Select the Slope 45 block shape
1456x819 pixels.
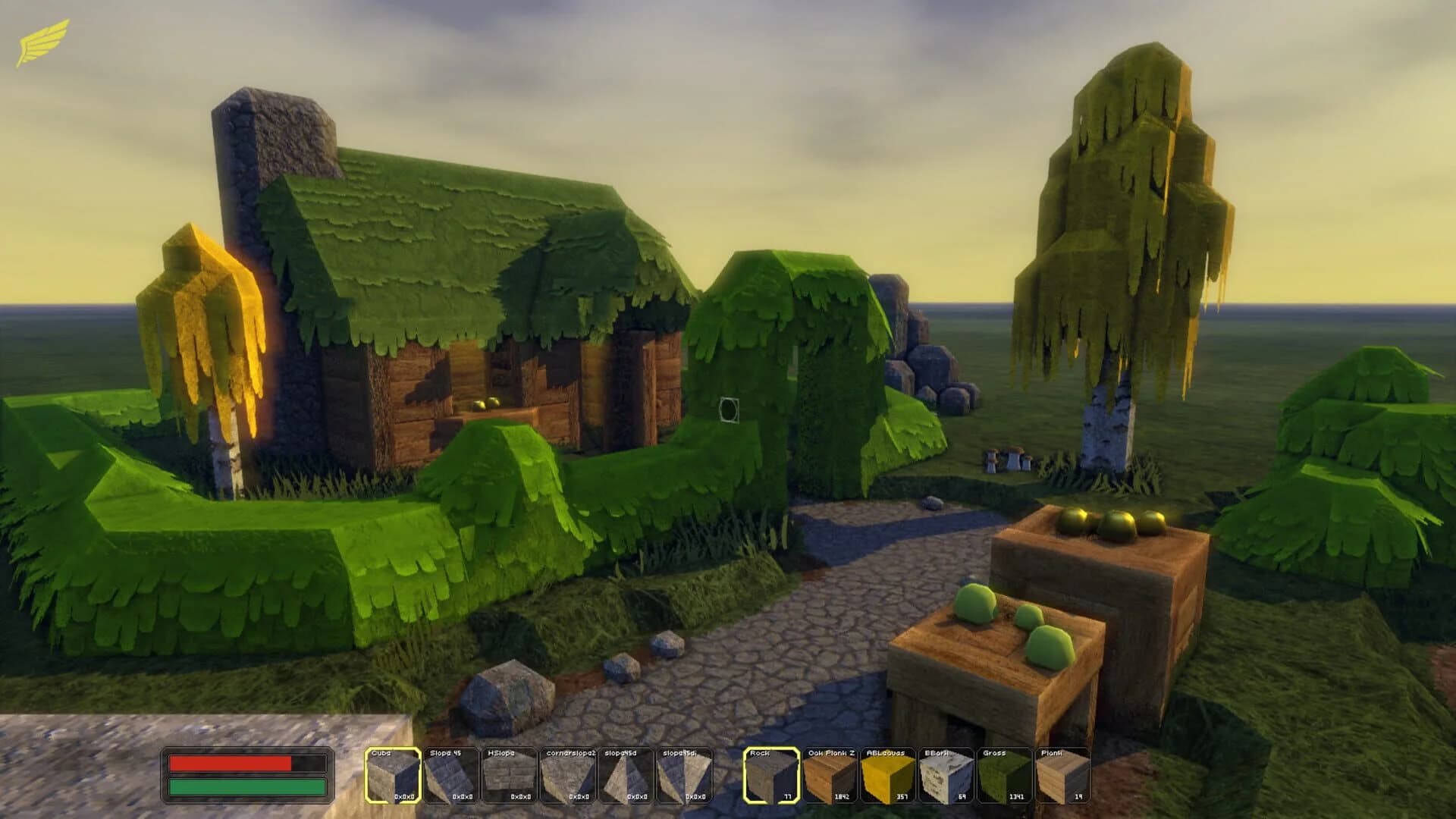click(449, 773)
